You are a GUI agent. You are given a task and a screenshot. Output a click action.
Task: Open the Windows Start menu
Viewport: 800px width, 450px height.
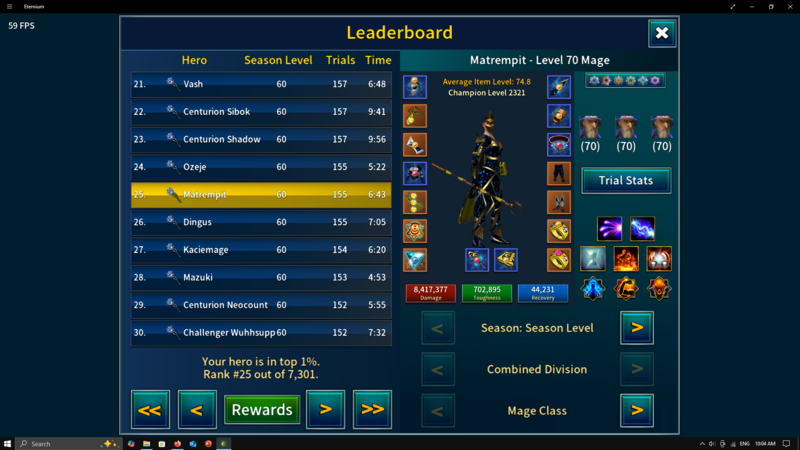point(9,443)
